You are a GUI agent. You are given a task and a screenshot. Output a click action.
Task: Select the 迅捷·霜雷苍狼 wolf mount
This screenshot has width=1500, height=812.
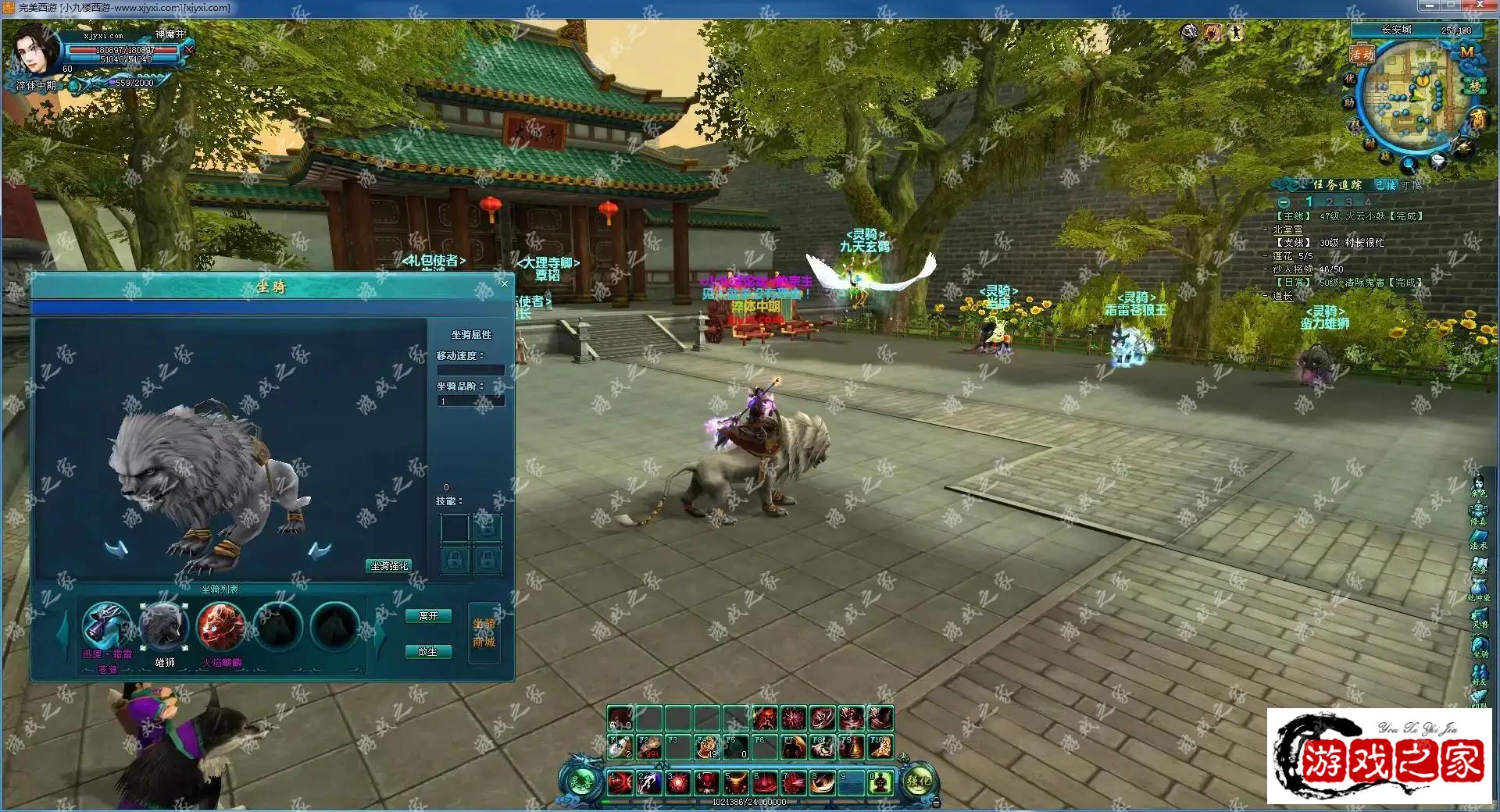106,625
